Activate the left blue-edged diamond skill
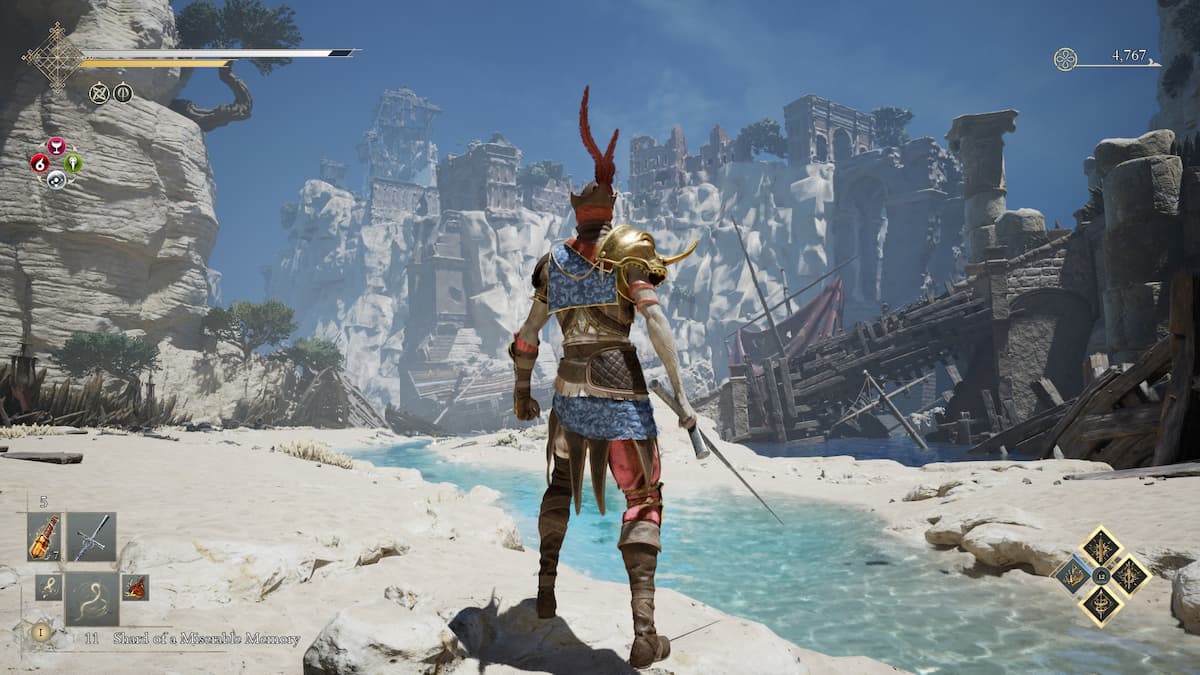This screenshot has height=675, width=1200. (1071, 576)
